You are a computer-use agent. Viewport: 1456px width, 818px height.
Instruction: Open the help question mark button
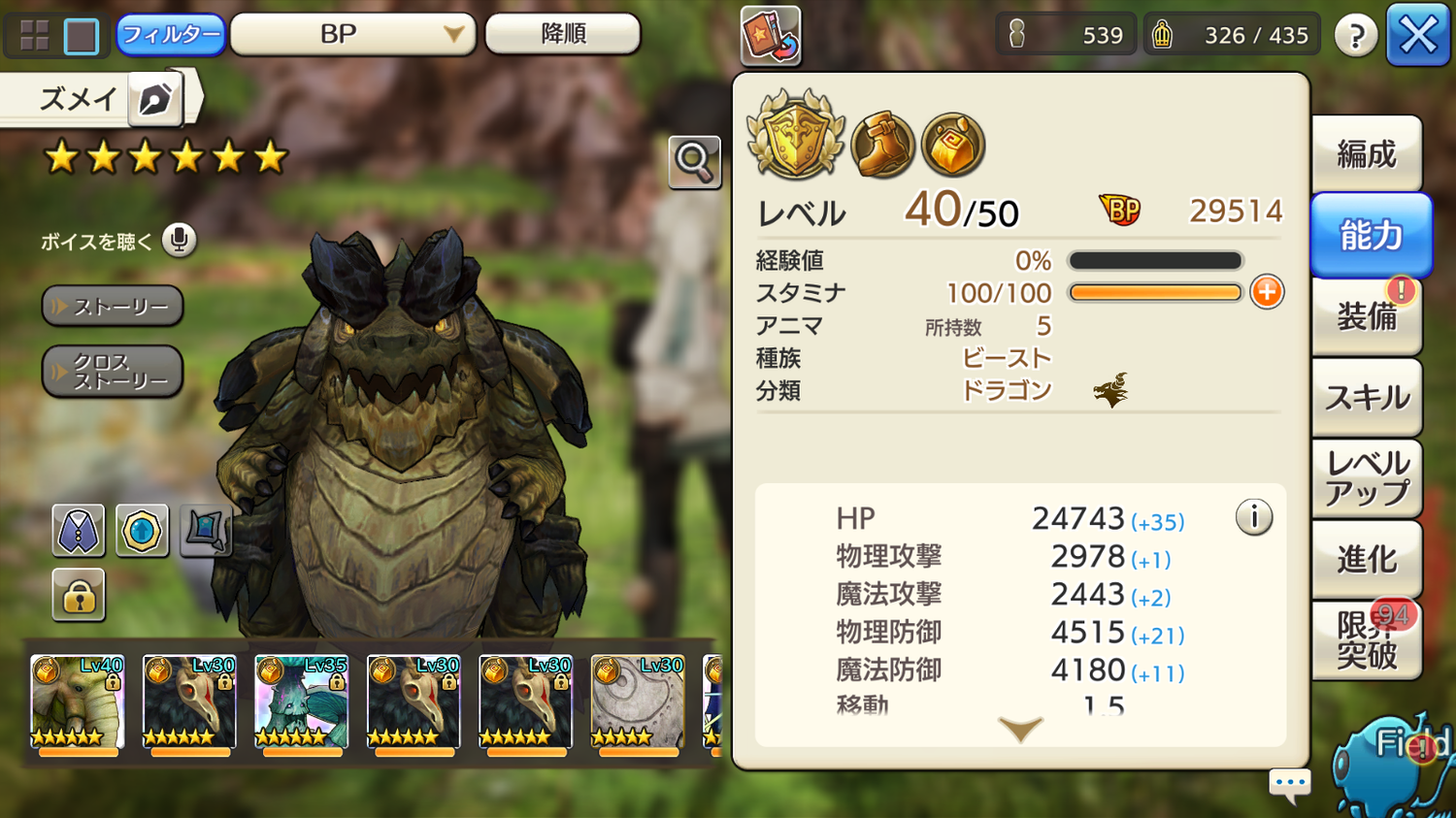click(1355, 36)
